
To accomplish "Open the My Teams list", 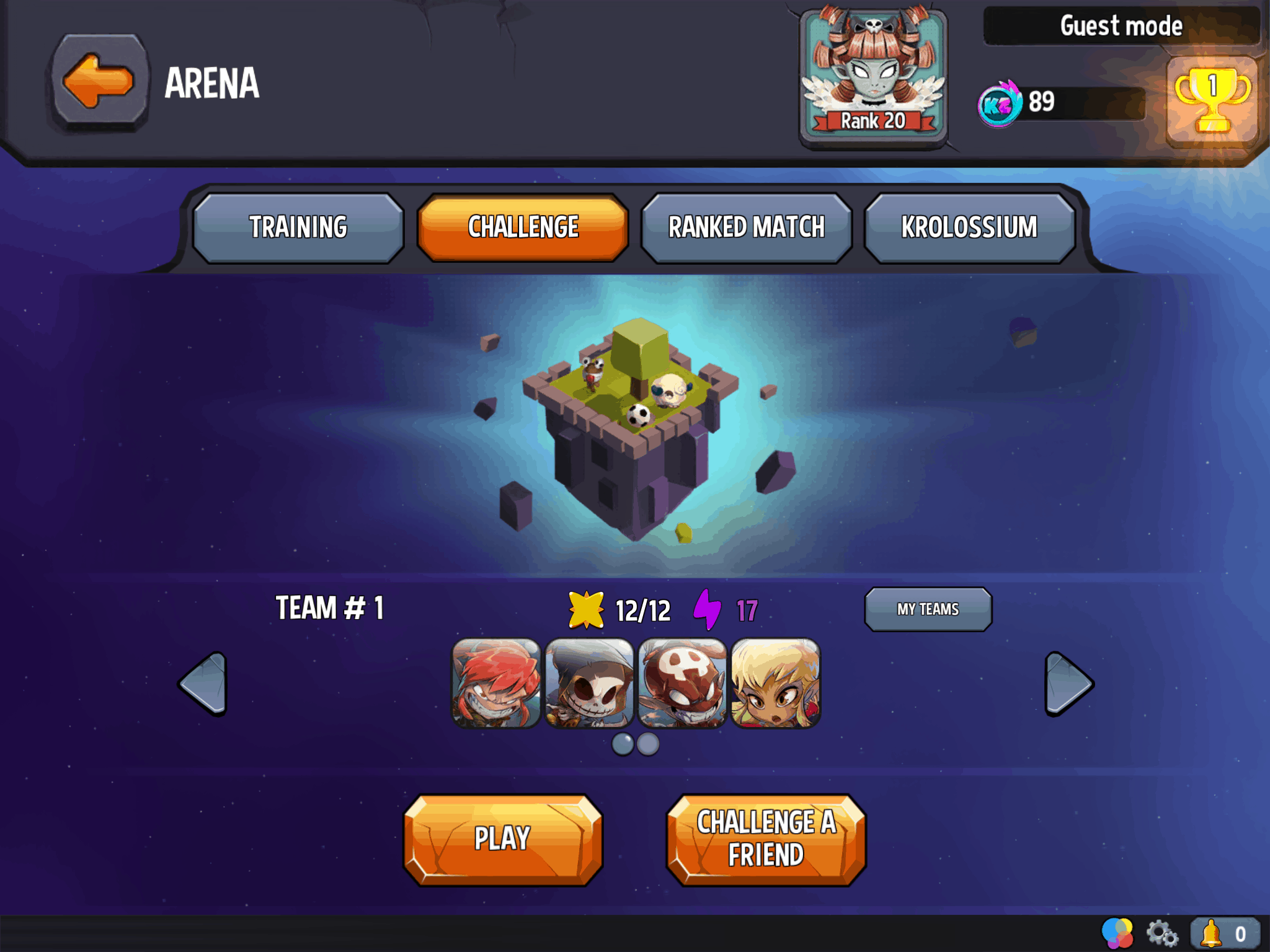I will (x=928, y=609).
